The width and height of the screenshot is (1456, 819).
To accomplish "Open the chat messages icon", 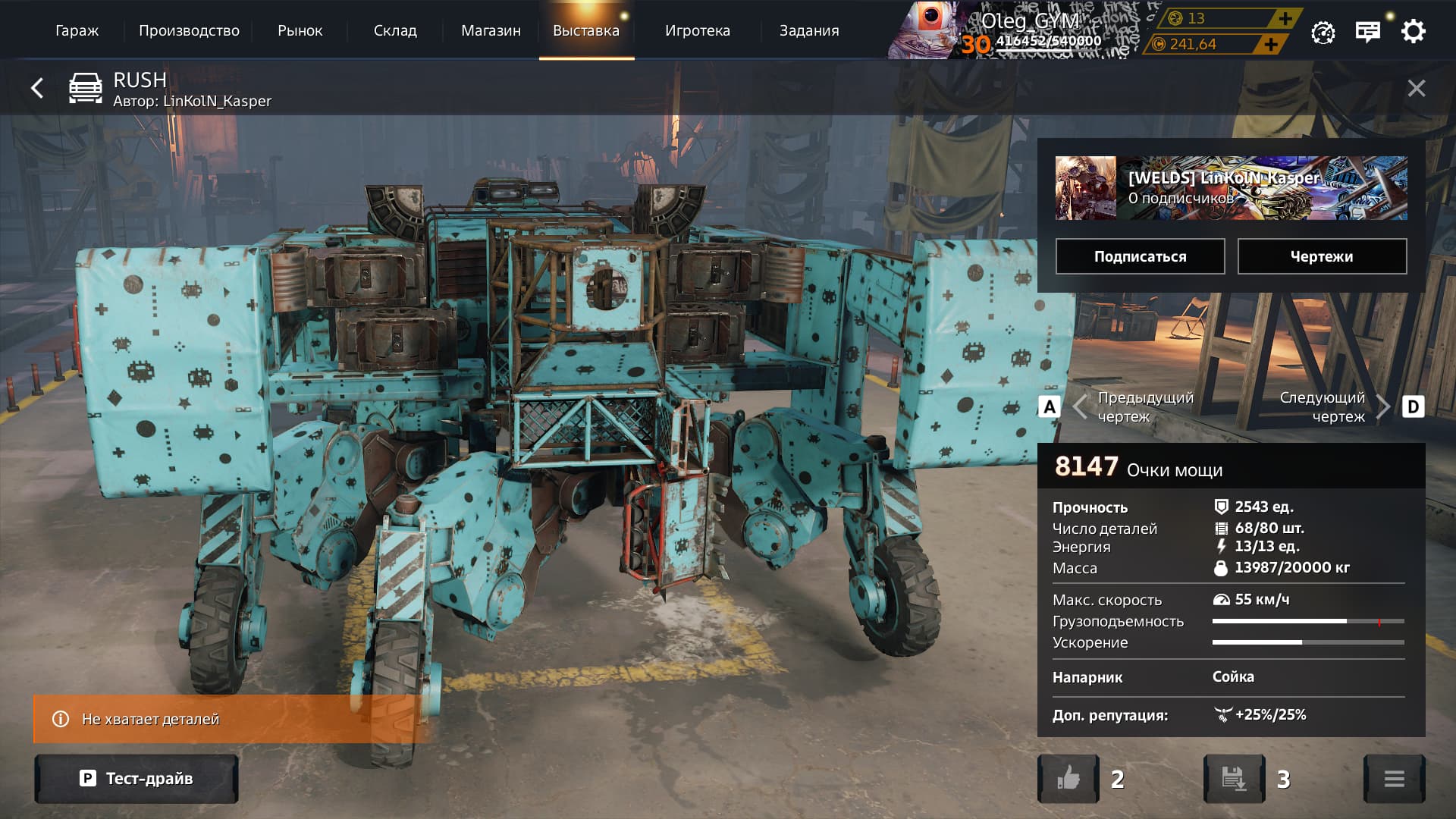I will coord(1367,32).
